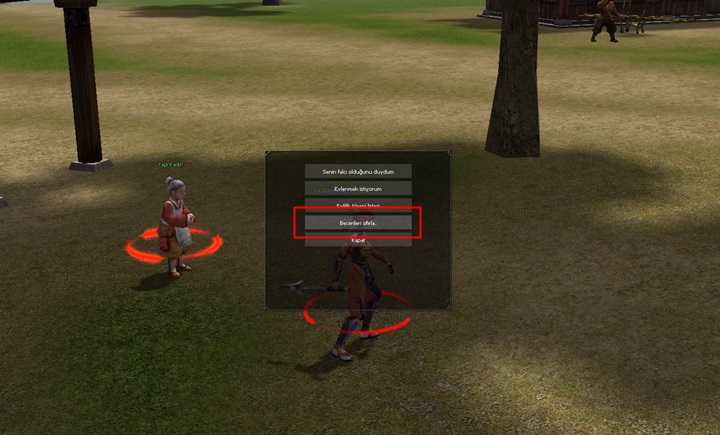This screenshot has height=435, width=720.
Task: Choose the third dialogue option about Evlilik
Action: tap(358, 205)
